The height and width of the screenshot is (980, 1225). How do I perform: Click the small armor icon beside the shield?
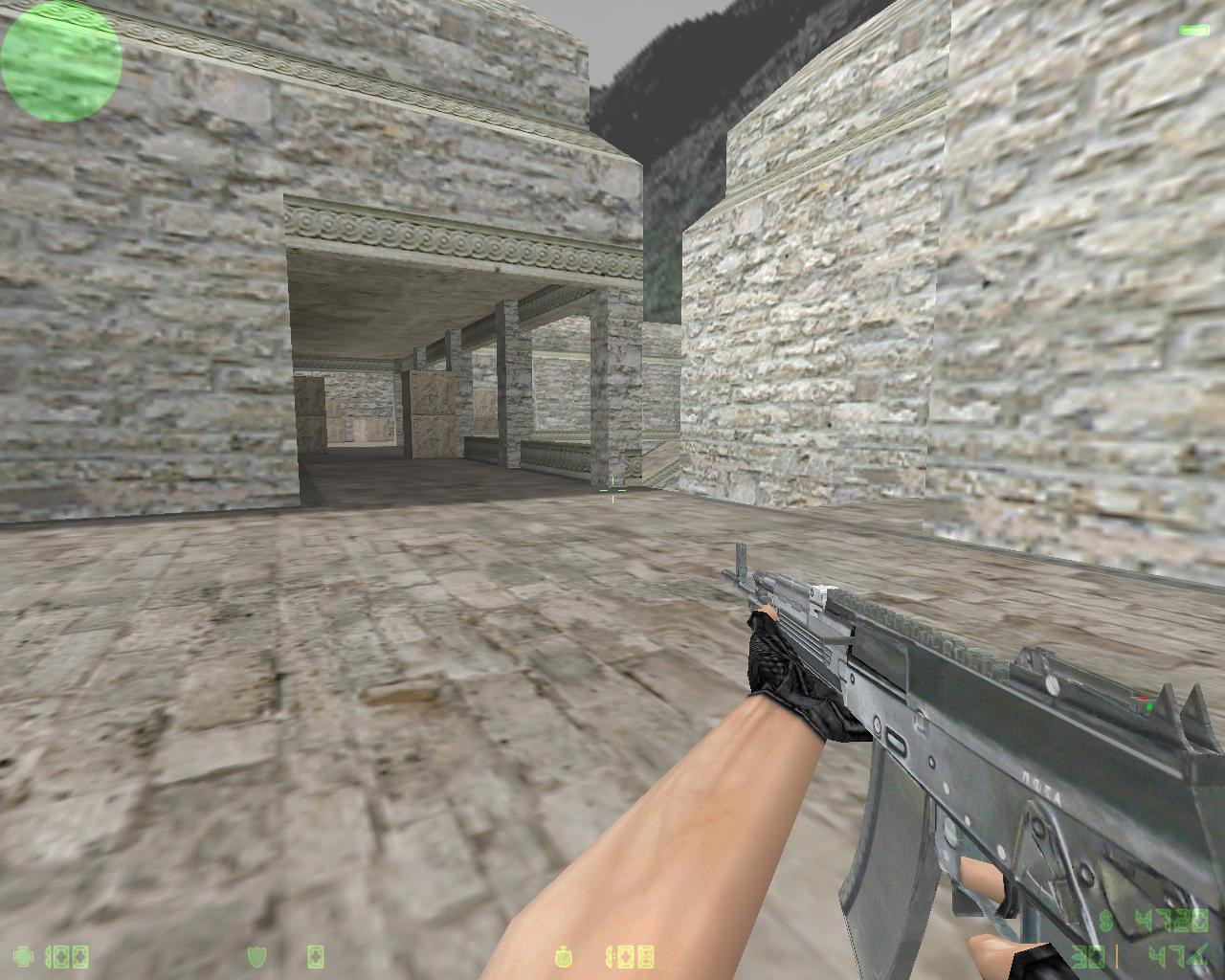click(314, 956)
